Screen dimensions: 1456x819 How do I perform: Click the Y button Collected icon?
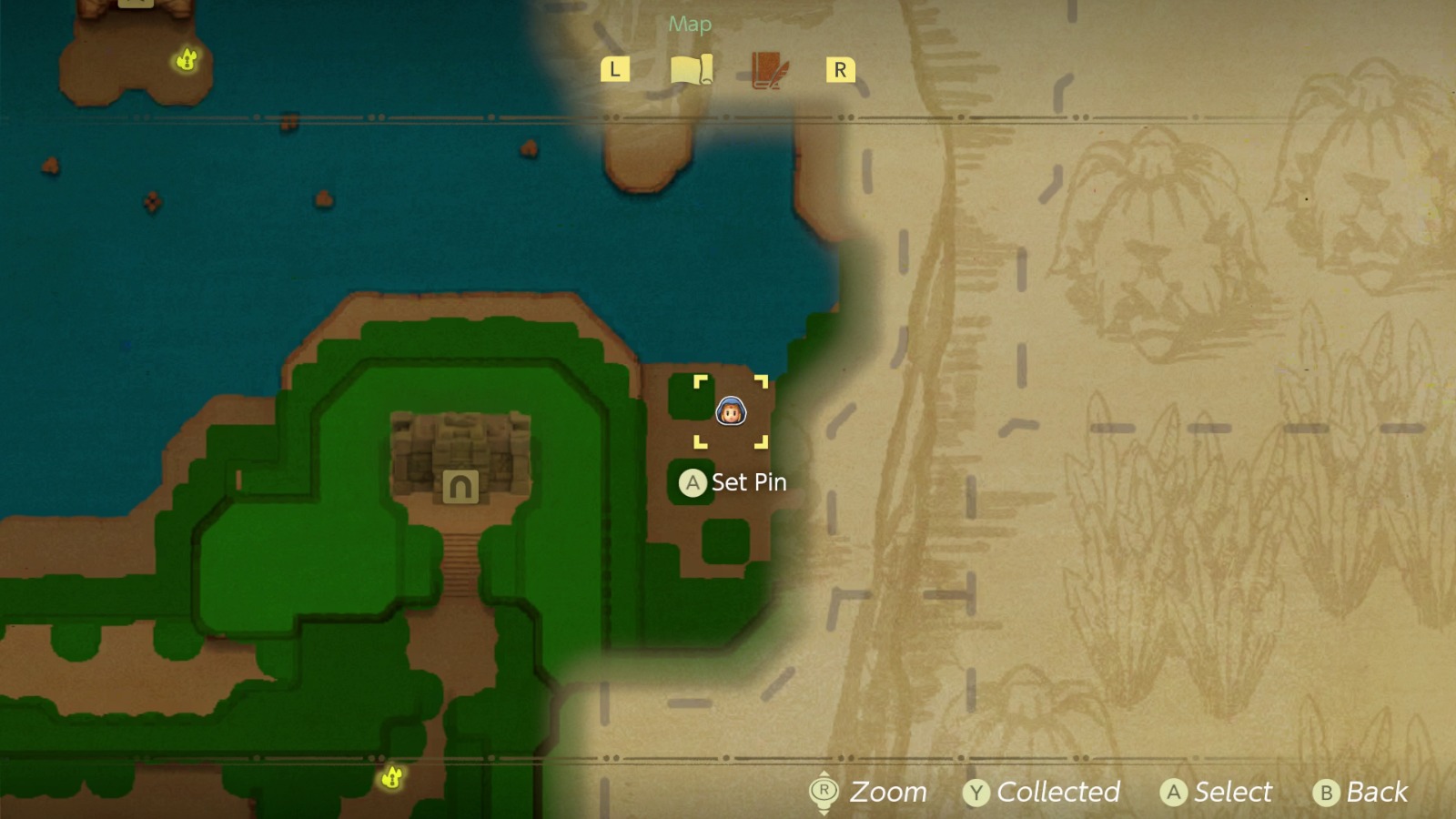[976, 793]
